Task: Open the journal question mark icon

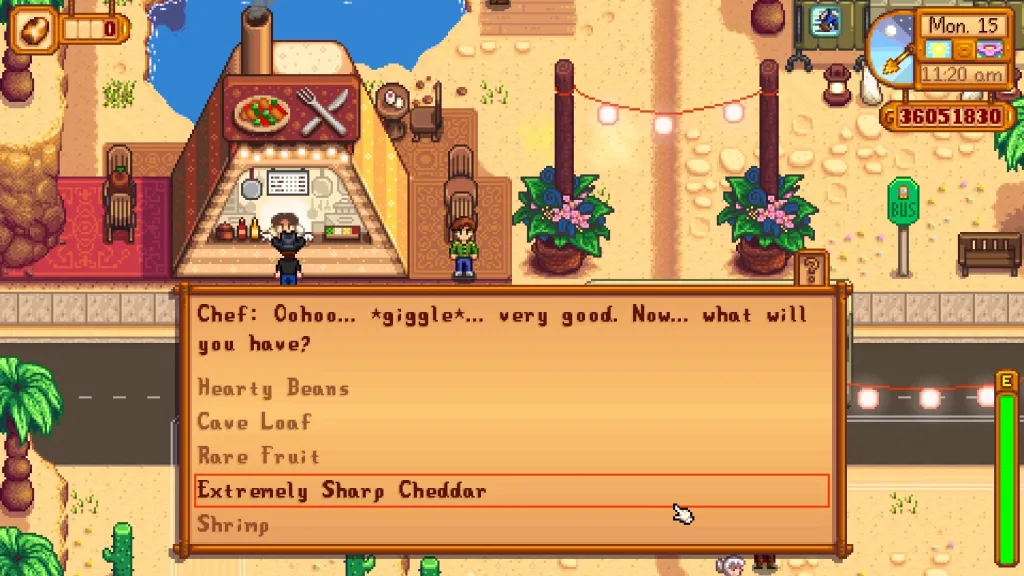Action: tap(812, 268)
